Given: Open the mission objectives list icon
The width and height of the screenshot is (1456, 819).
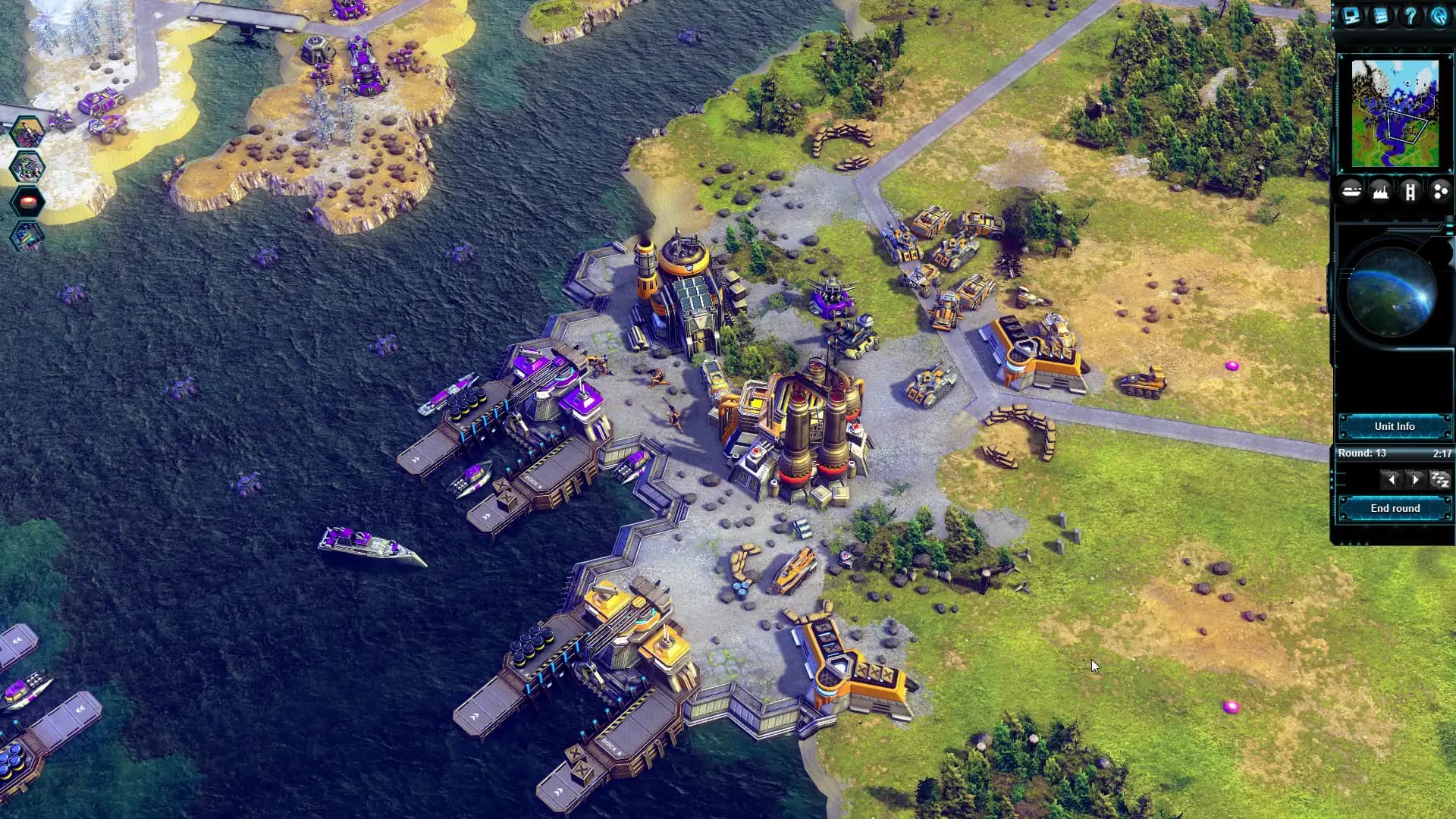Looking at the screenshot, I should (x=1380, y=17).
